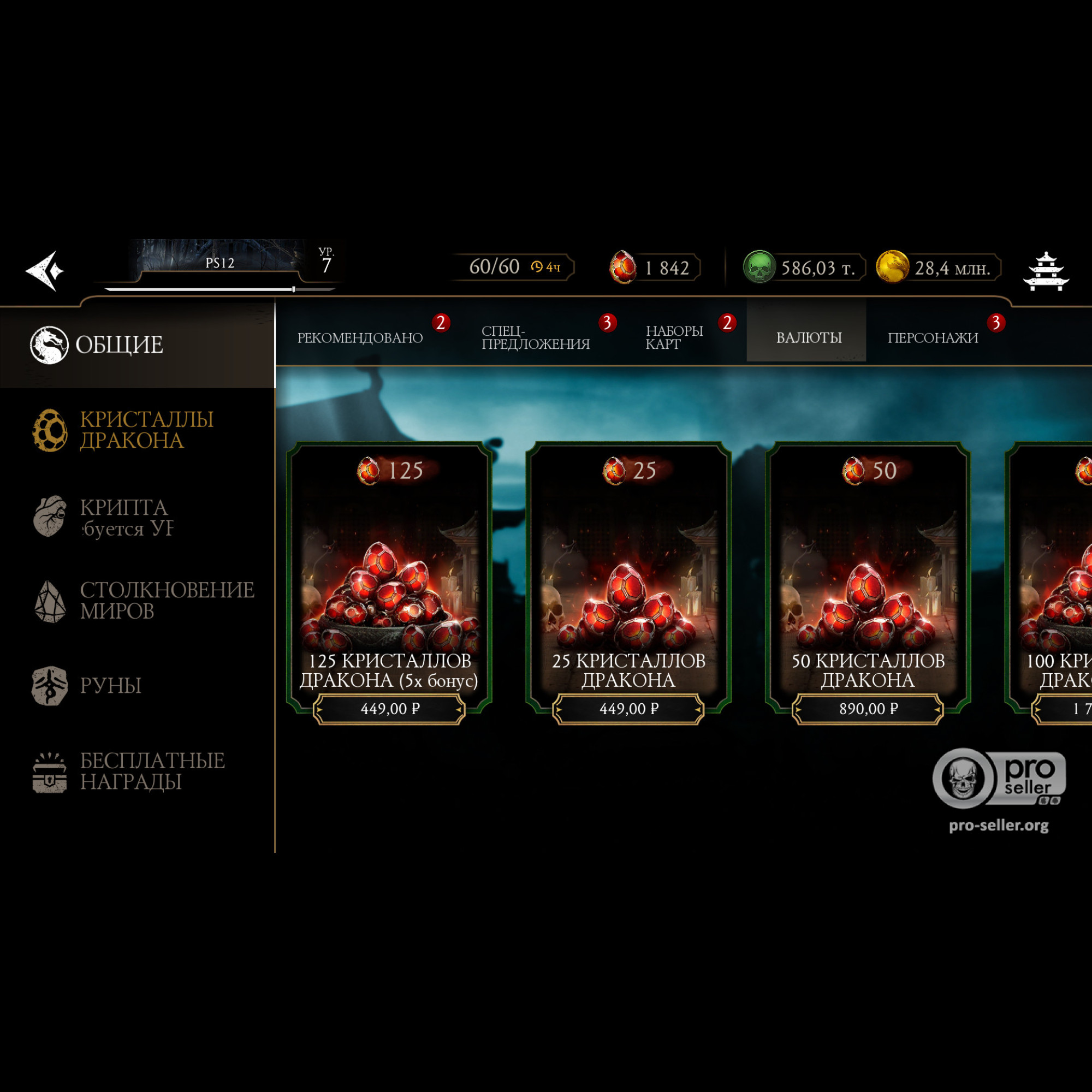Select the 125 dragon crystals bonus pack

click(389, 577)
